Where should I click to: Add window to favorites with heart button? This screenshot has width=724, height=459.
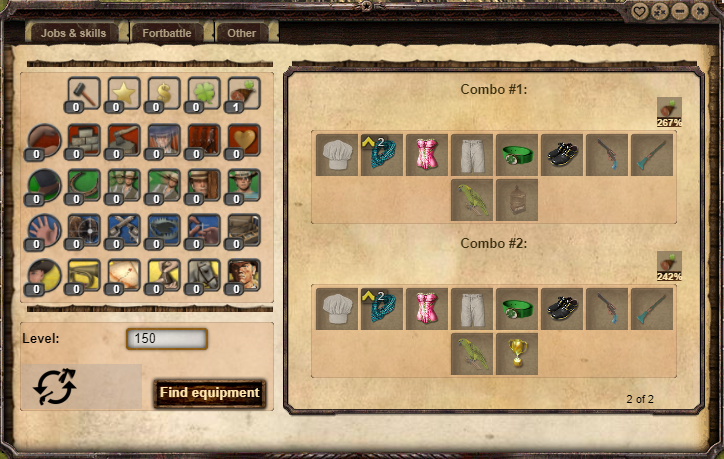pos(640,12)
